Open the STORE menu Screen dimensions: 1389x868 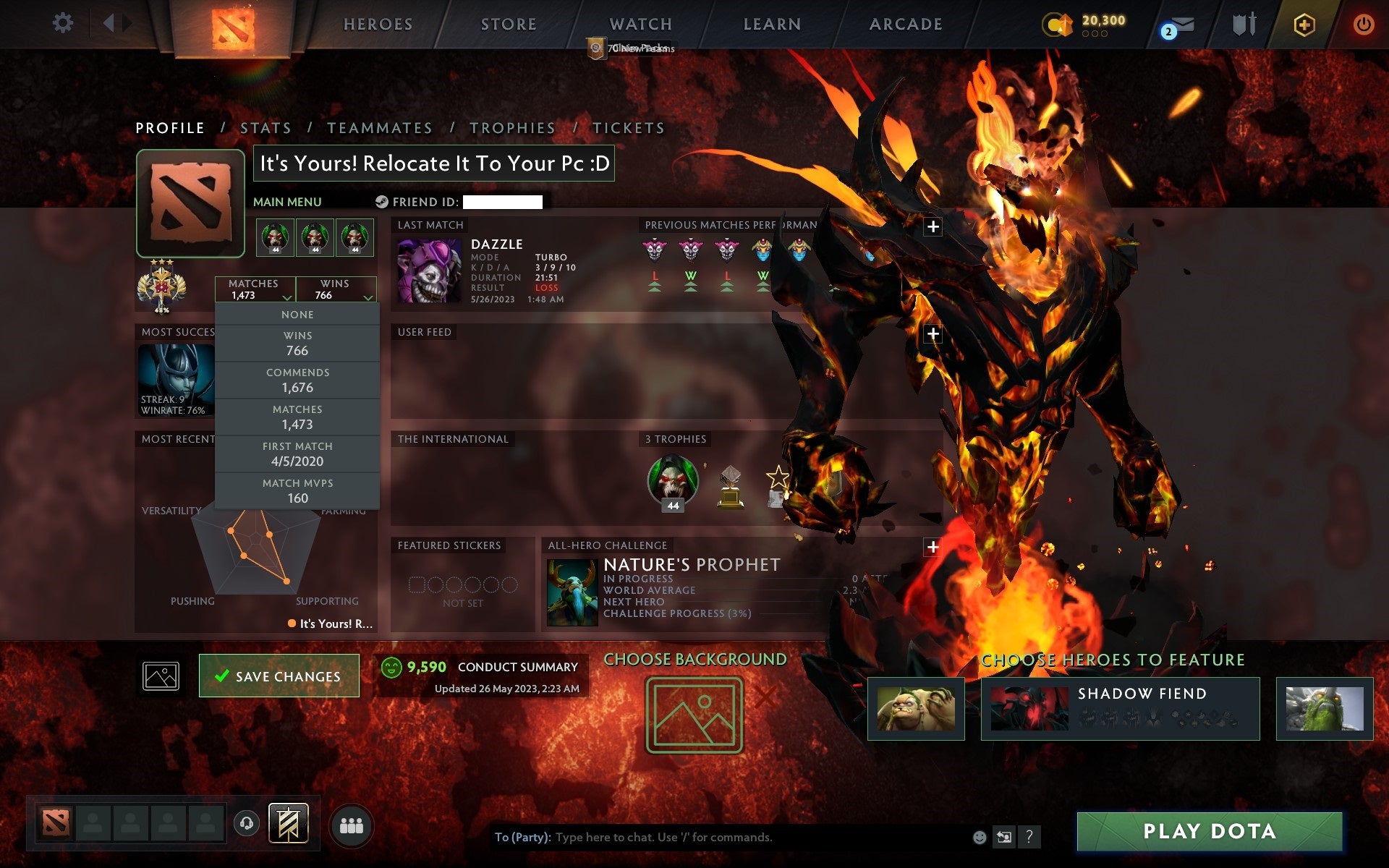(508, 24)
